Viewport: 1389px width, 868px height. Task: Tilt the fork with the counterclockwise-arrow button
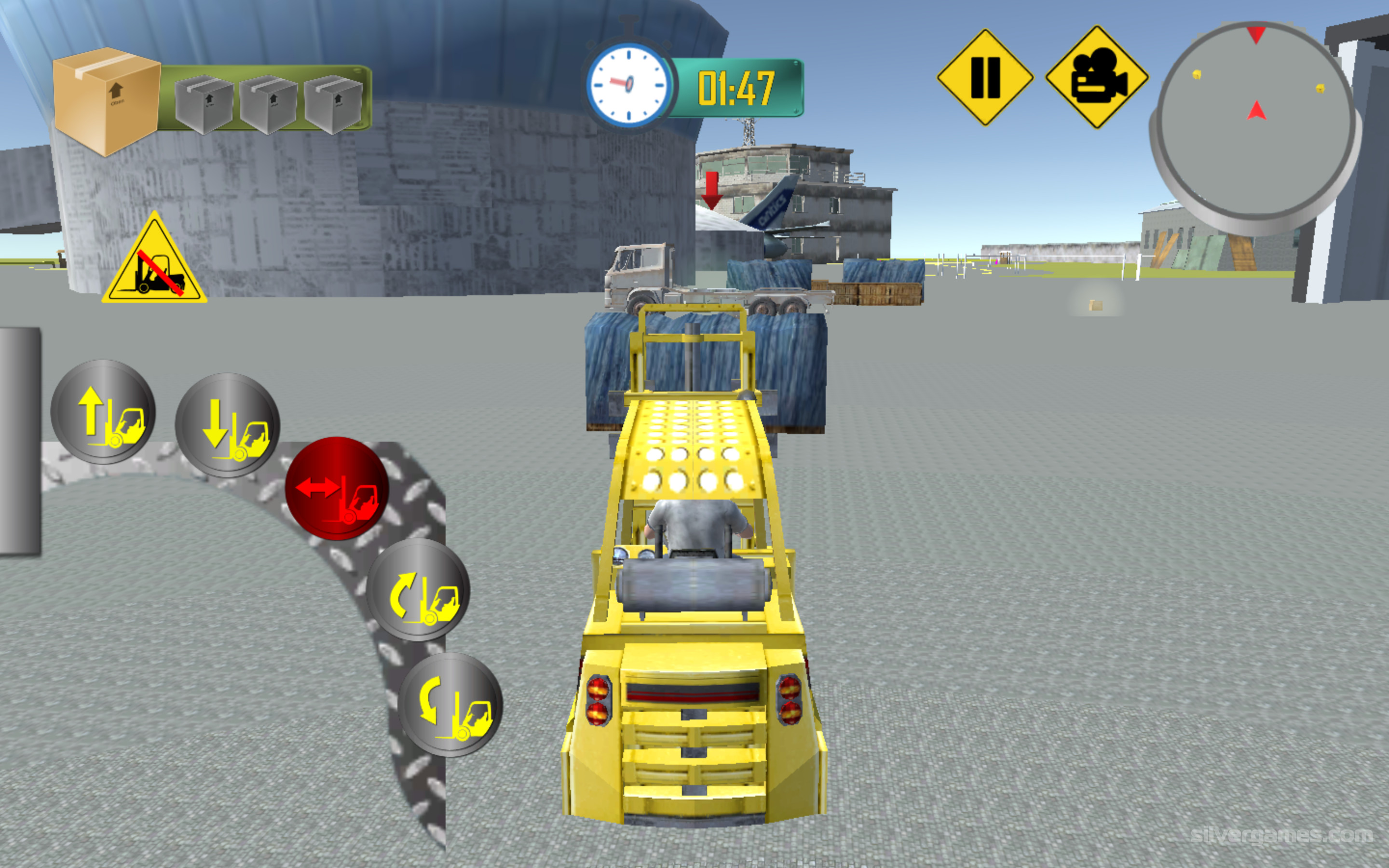click(x=450, y=705)
